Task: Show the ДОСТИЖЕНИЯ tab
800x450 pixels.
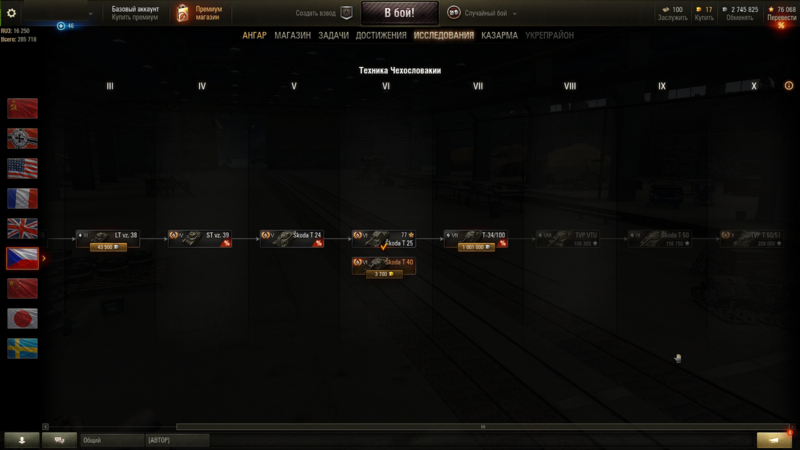Action: (x=382, y=35)
